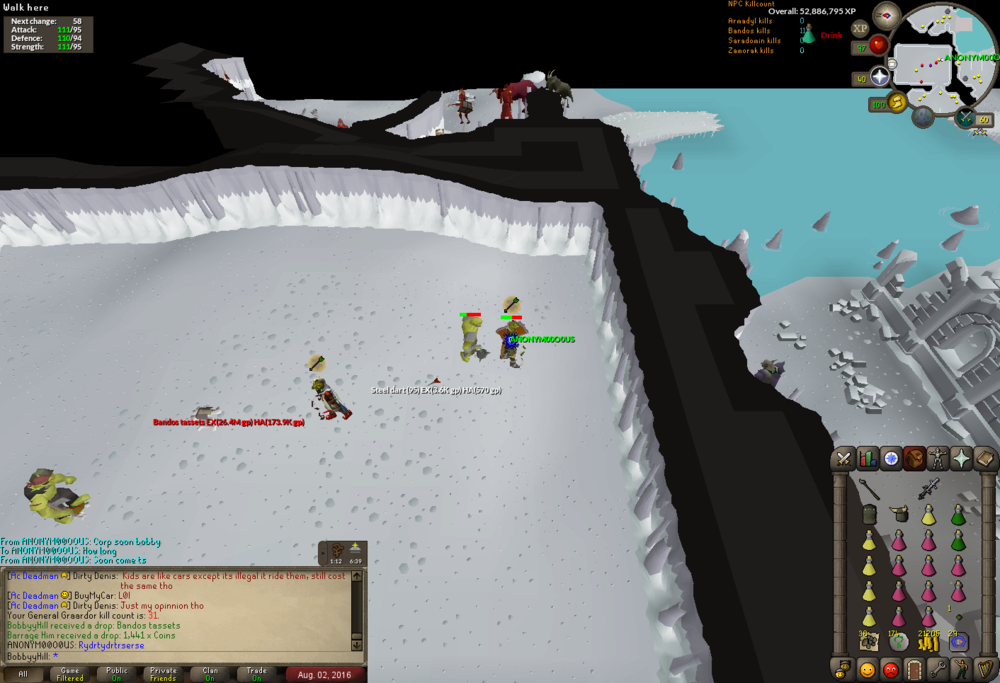1000x683 pixels.
Task: Select the coins stack in inventory
Action: (x=929, y=641)
